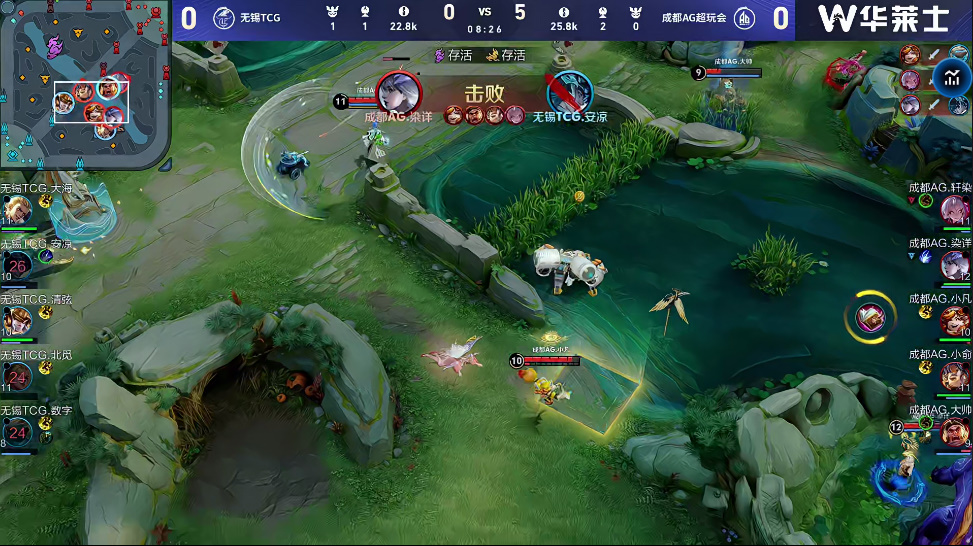Choose 无锡TCG.清弦 hero portrait
The height and width of the screenshot is (546, 973).
(x=17, y=321)
